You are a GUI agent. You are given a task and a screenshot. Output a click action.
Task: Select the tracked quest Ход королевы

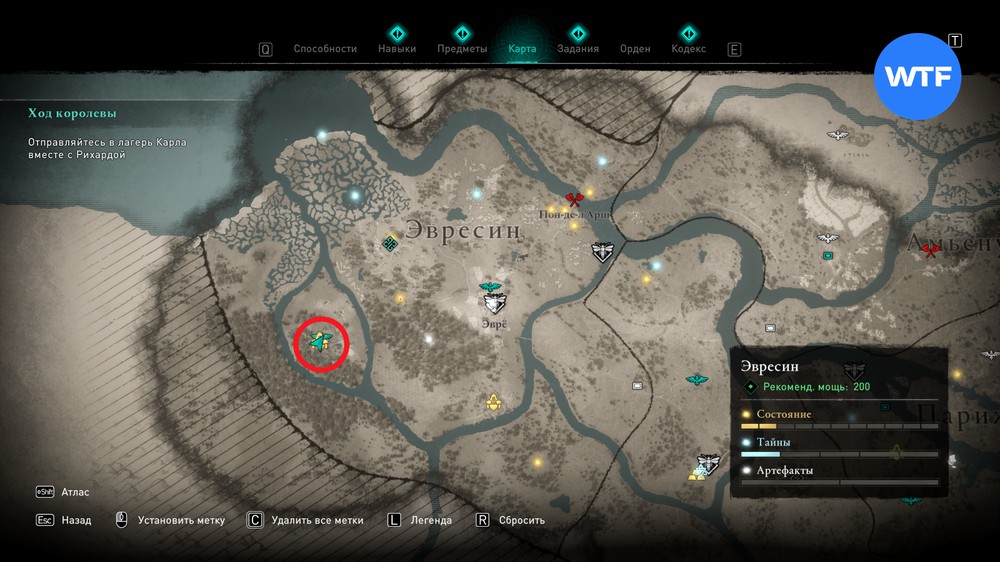[66, 114]
